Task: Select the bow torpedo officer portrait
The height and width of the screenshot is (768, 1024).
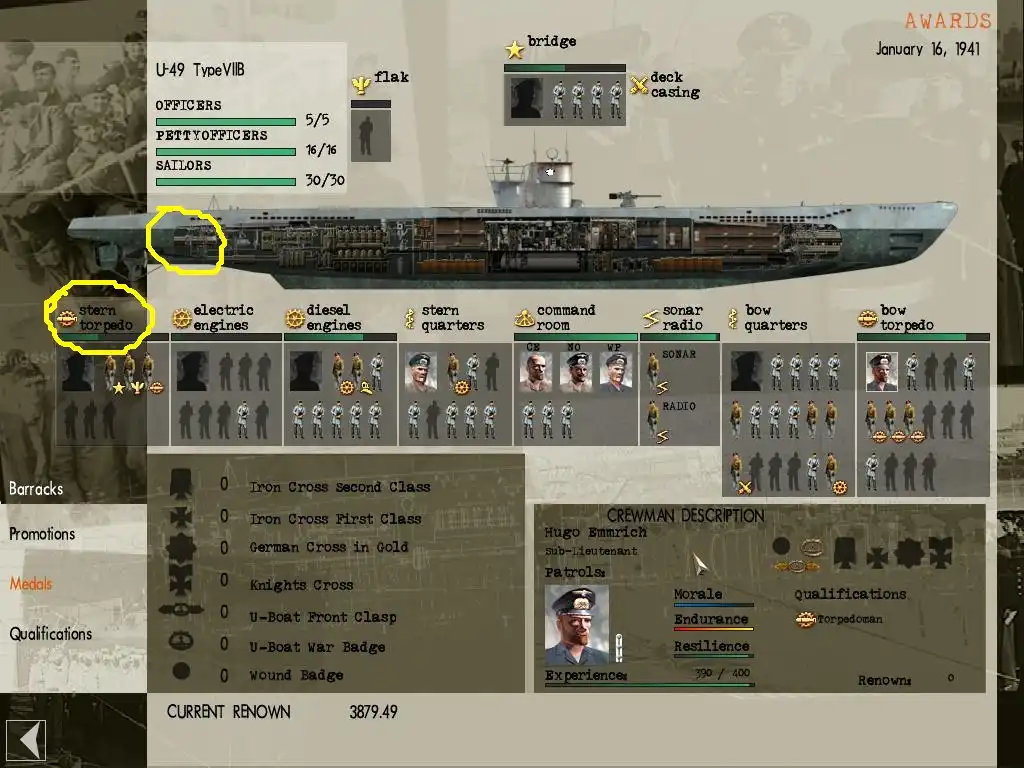Action: [x=882, y=372]
